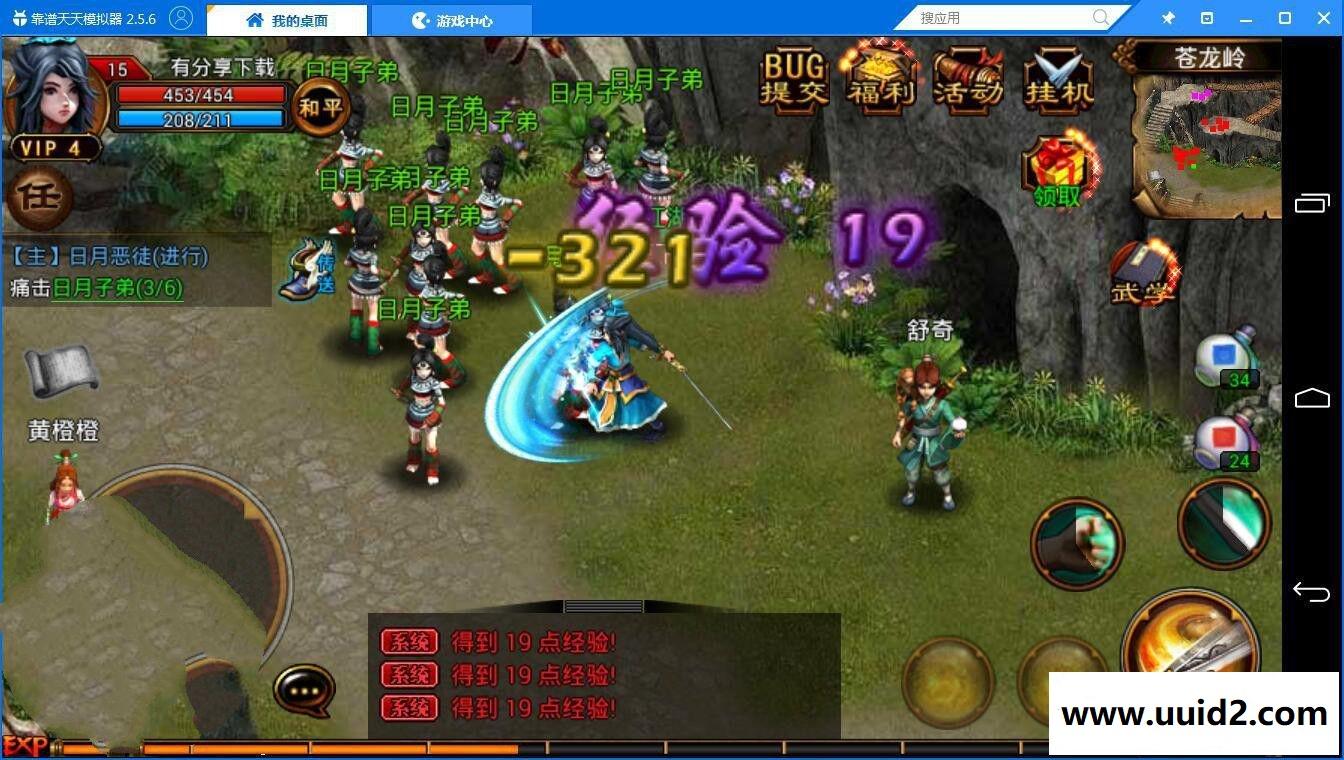Open the 福利 welfare rewards panel
The height and width of the screenshot is (760, 1344).
[879, 80]
